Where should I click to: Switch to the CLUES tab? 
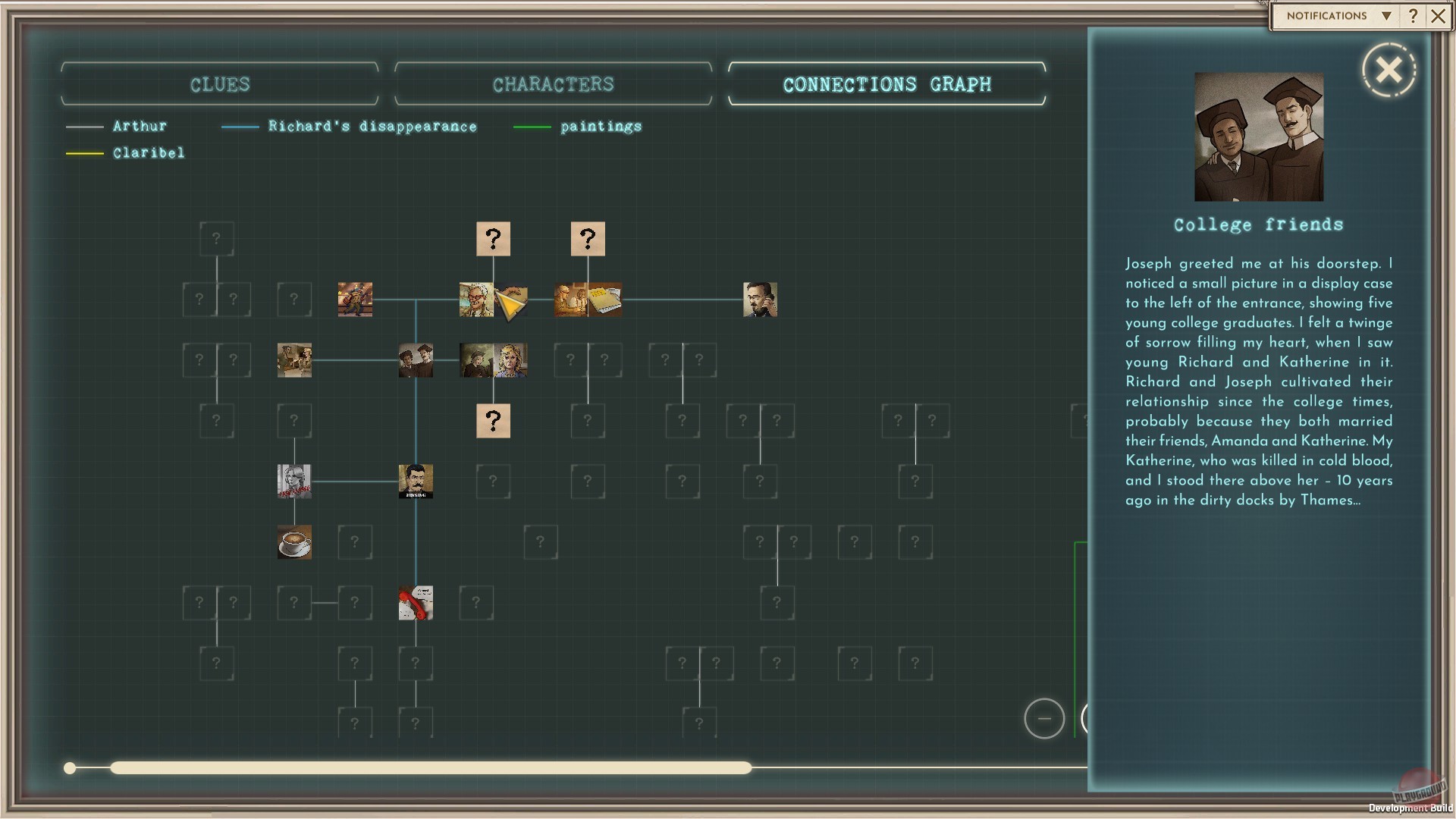click(219, 84)
